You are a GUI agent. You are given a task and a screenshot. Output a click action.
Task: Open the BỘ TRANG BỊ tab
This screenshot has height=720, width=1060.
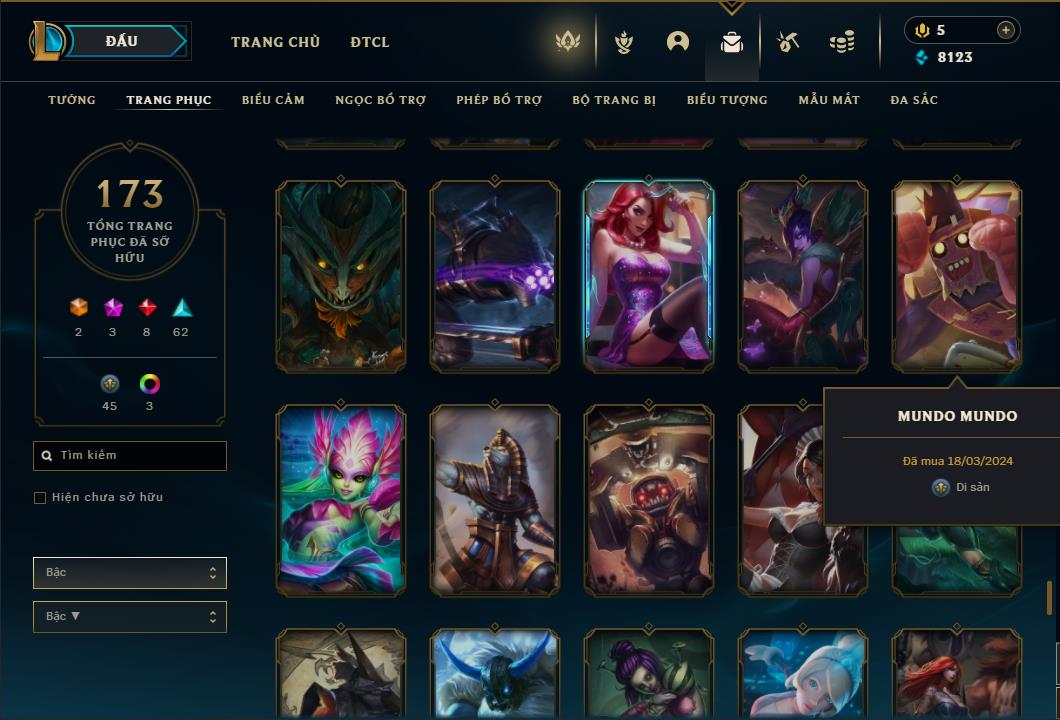(614, 100)
